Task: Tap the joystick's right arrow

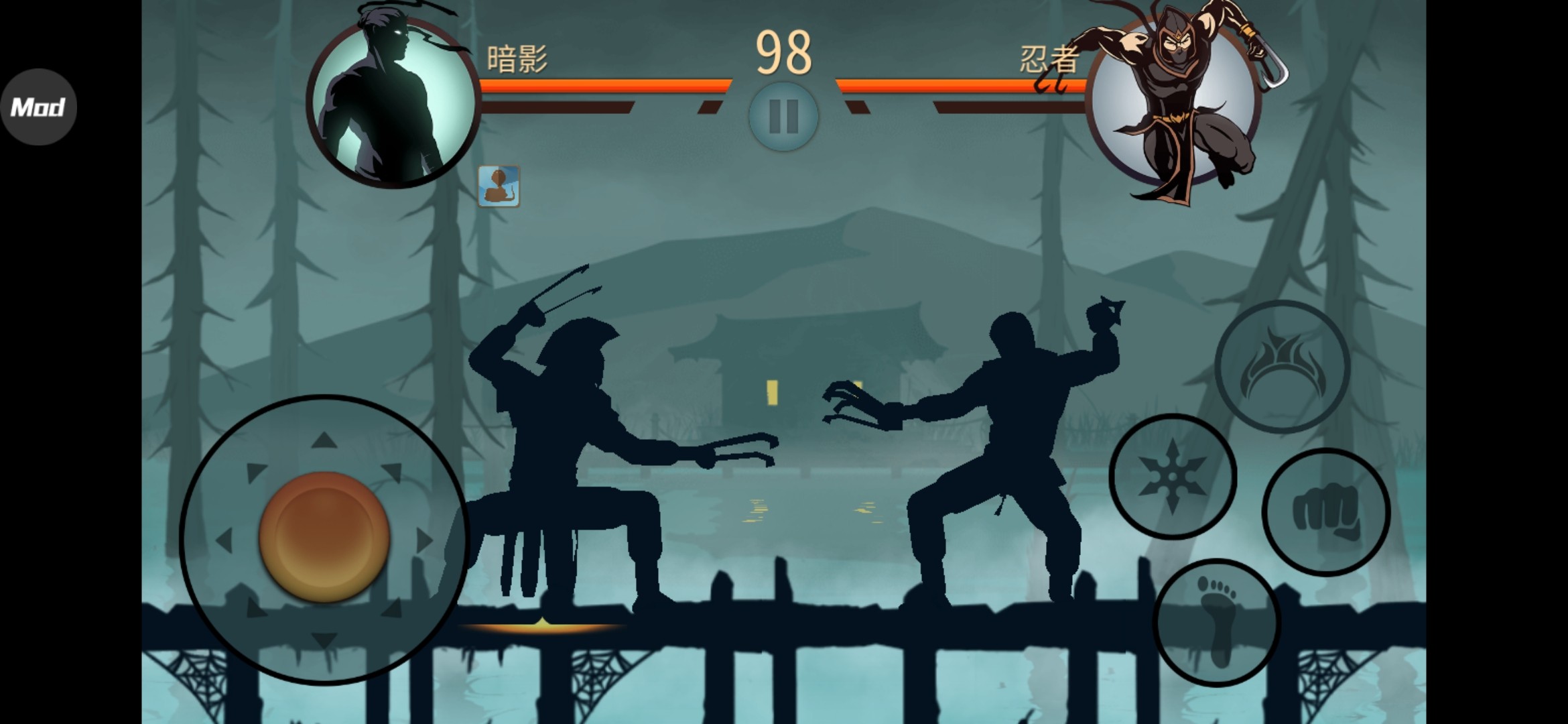Action: [x=423, y=540]
